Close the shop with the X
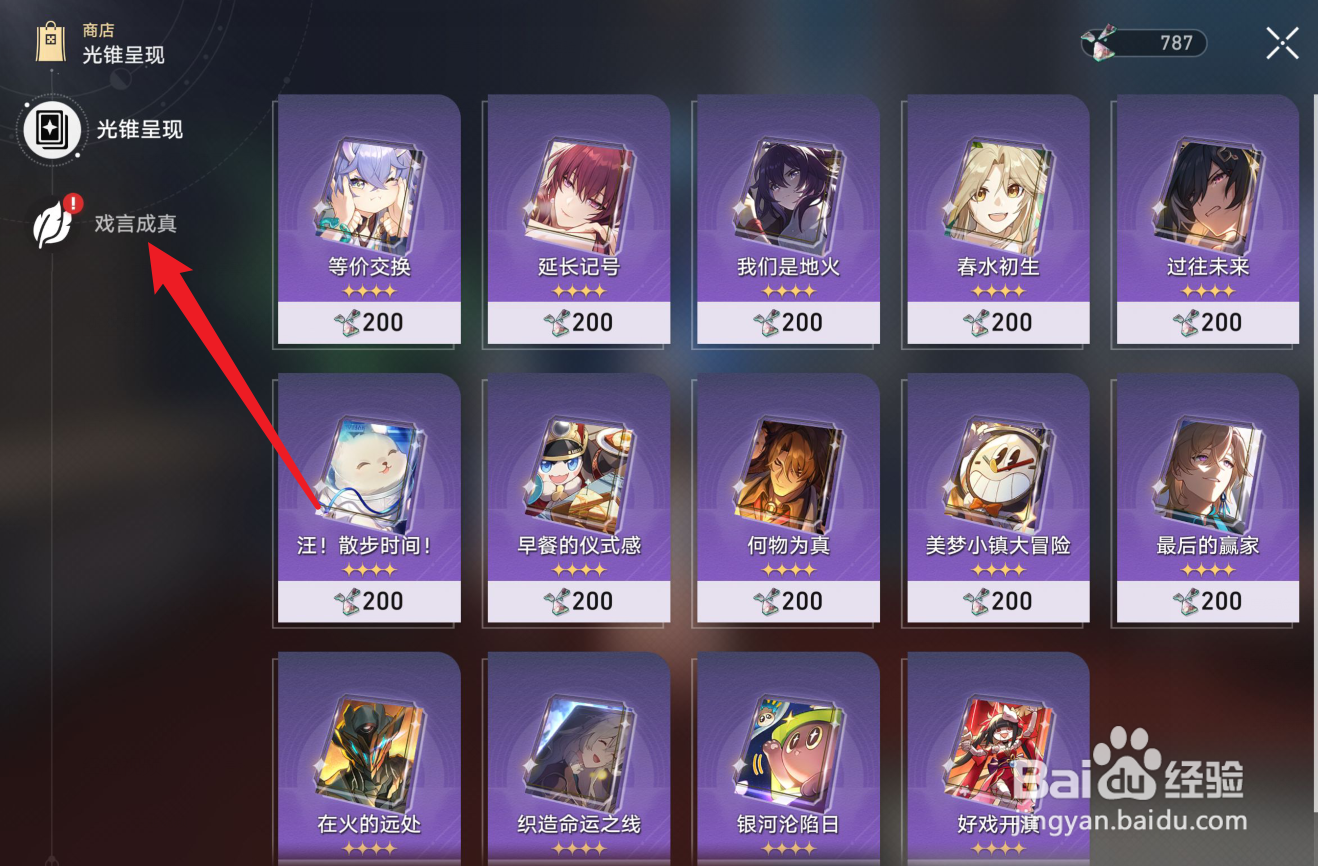Screen dimensions: 1318x866 click(x=1282, y=43)
